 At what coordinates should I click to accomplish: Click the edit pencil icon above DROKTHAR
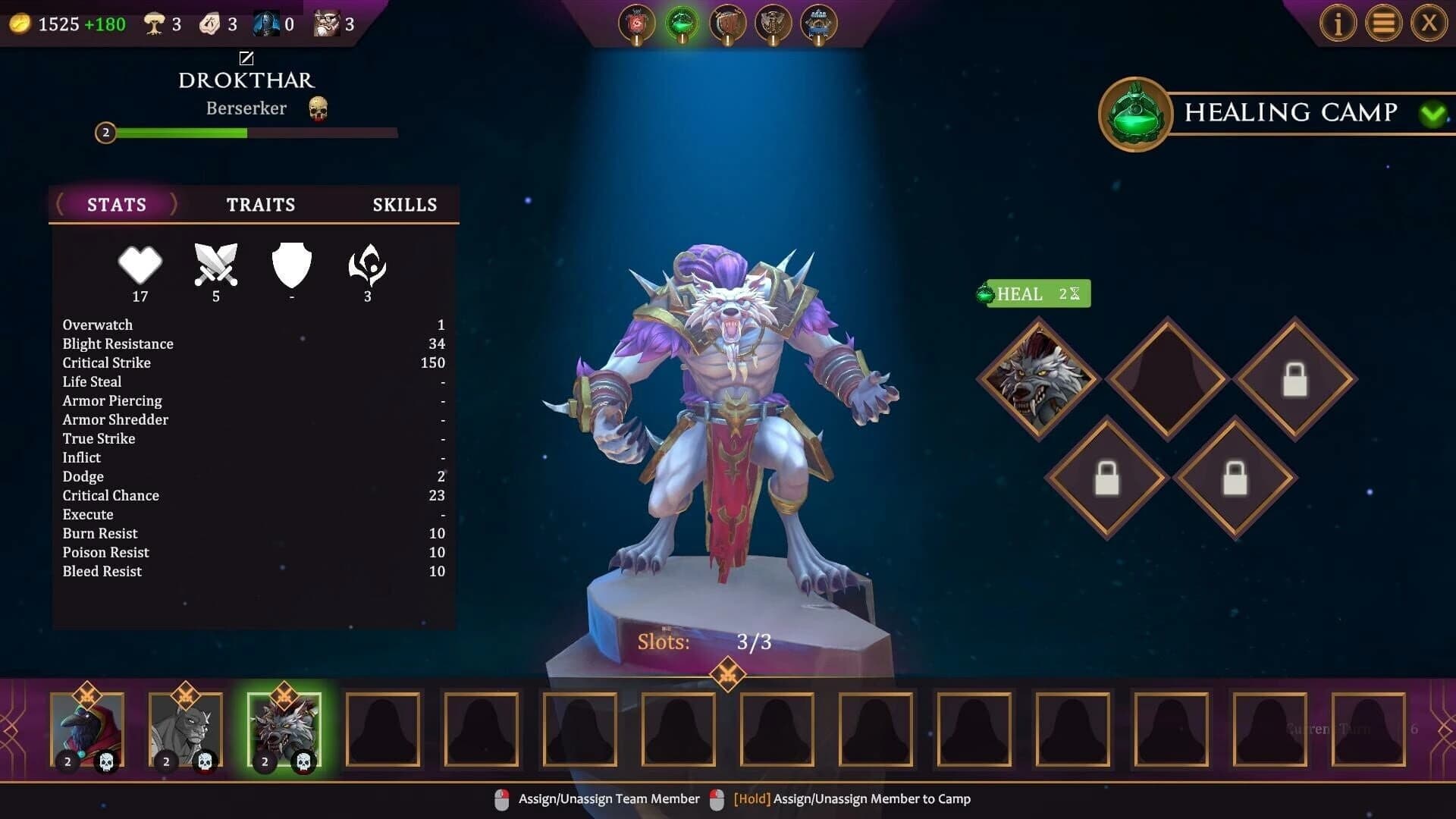click(245, 58)
